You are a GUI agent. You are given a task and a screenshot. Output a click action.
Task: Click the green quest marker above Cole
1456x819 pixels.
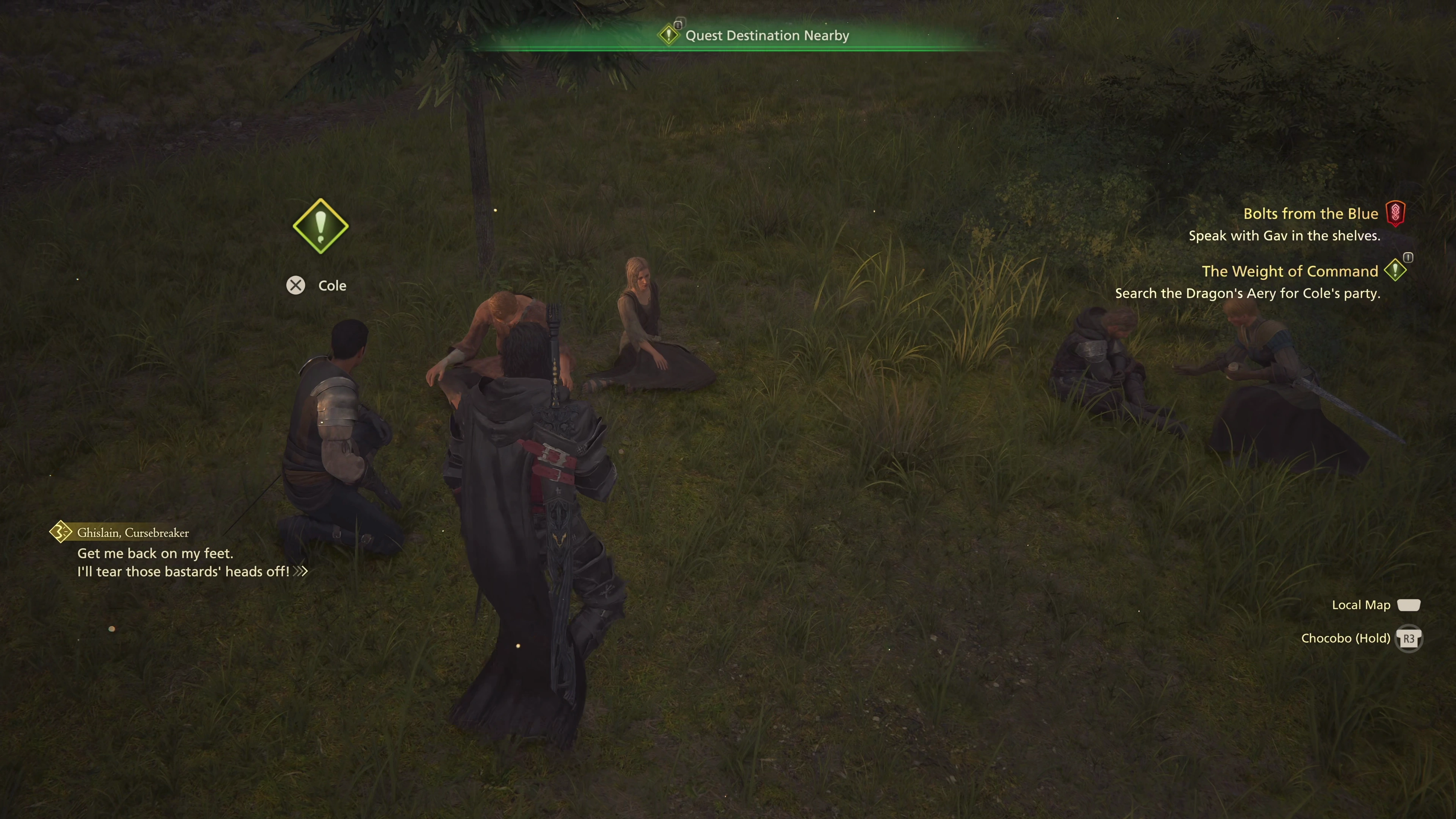pyautogui.click(x=320, y=226)
